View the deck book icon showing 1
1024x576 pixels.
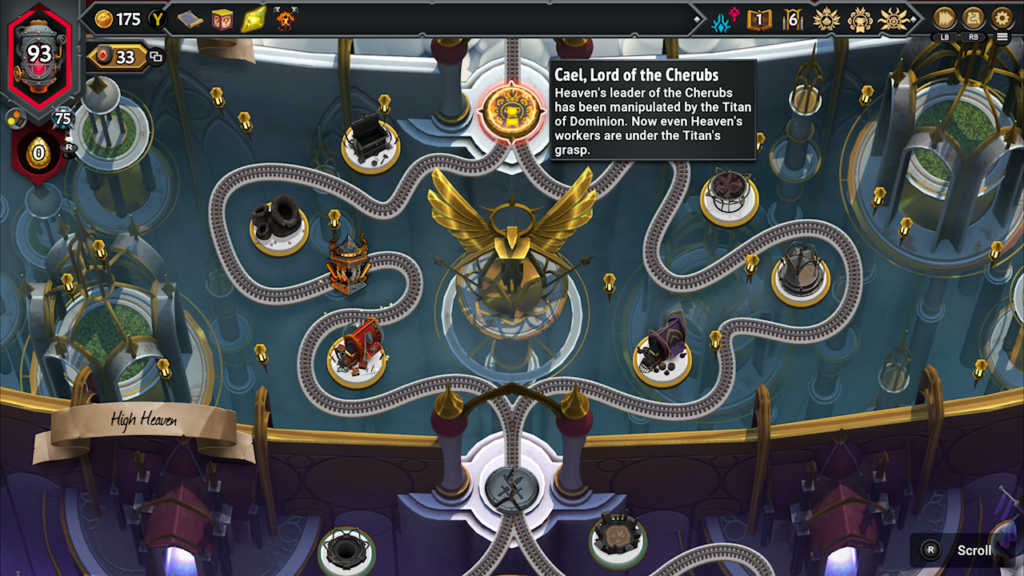pyautogui.click(x=760, y=19)
